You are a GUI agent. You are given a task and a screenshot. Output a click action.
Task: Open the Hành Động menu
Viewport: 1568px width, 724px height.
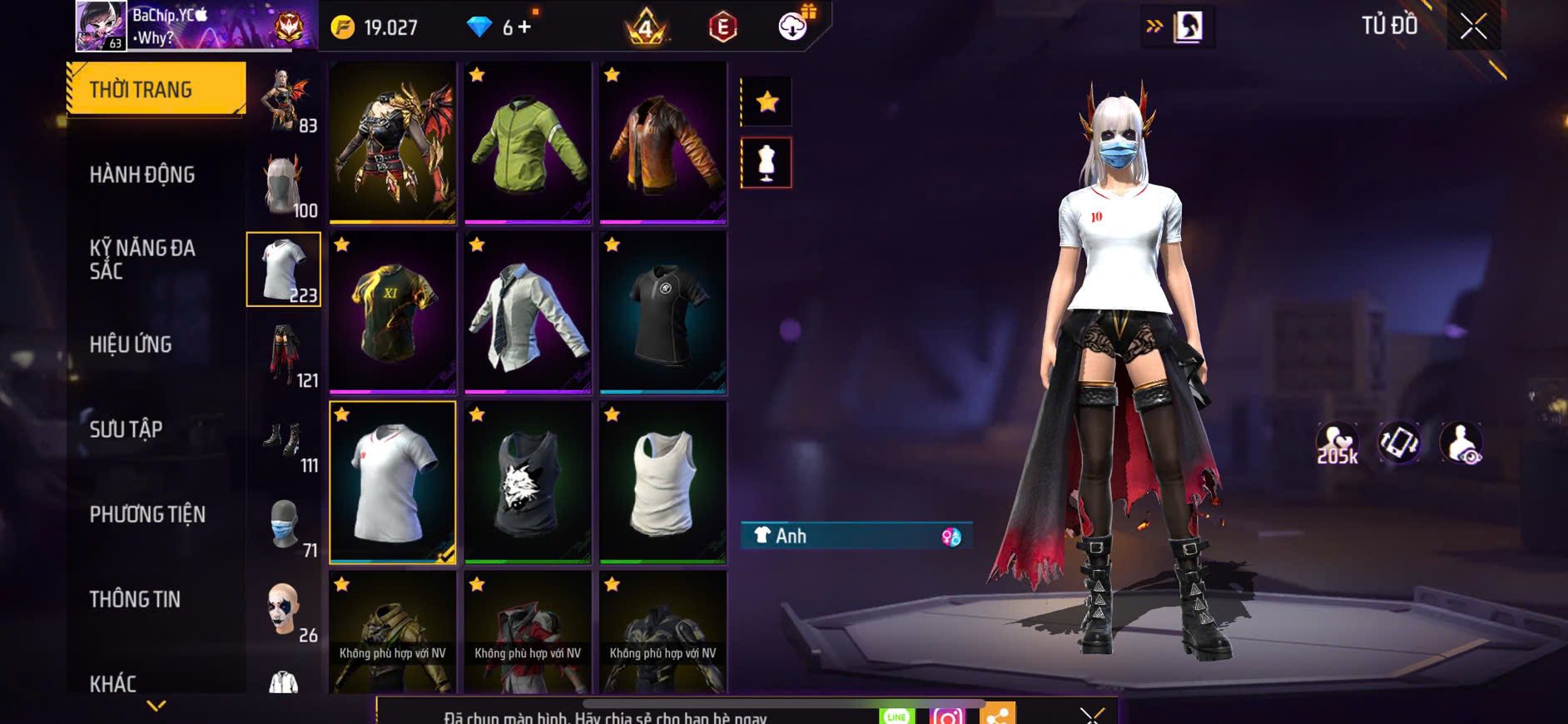[x=142, y=175]
